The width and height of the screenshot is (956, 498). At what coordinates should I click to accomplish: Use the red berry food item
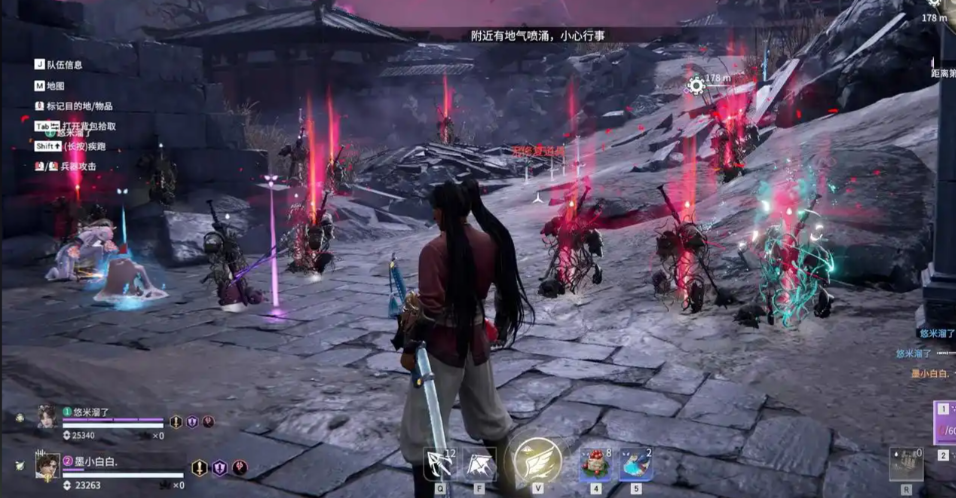point(596,464)
